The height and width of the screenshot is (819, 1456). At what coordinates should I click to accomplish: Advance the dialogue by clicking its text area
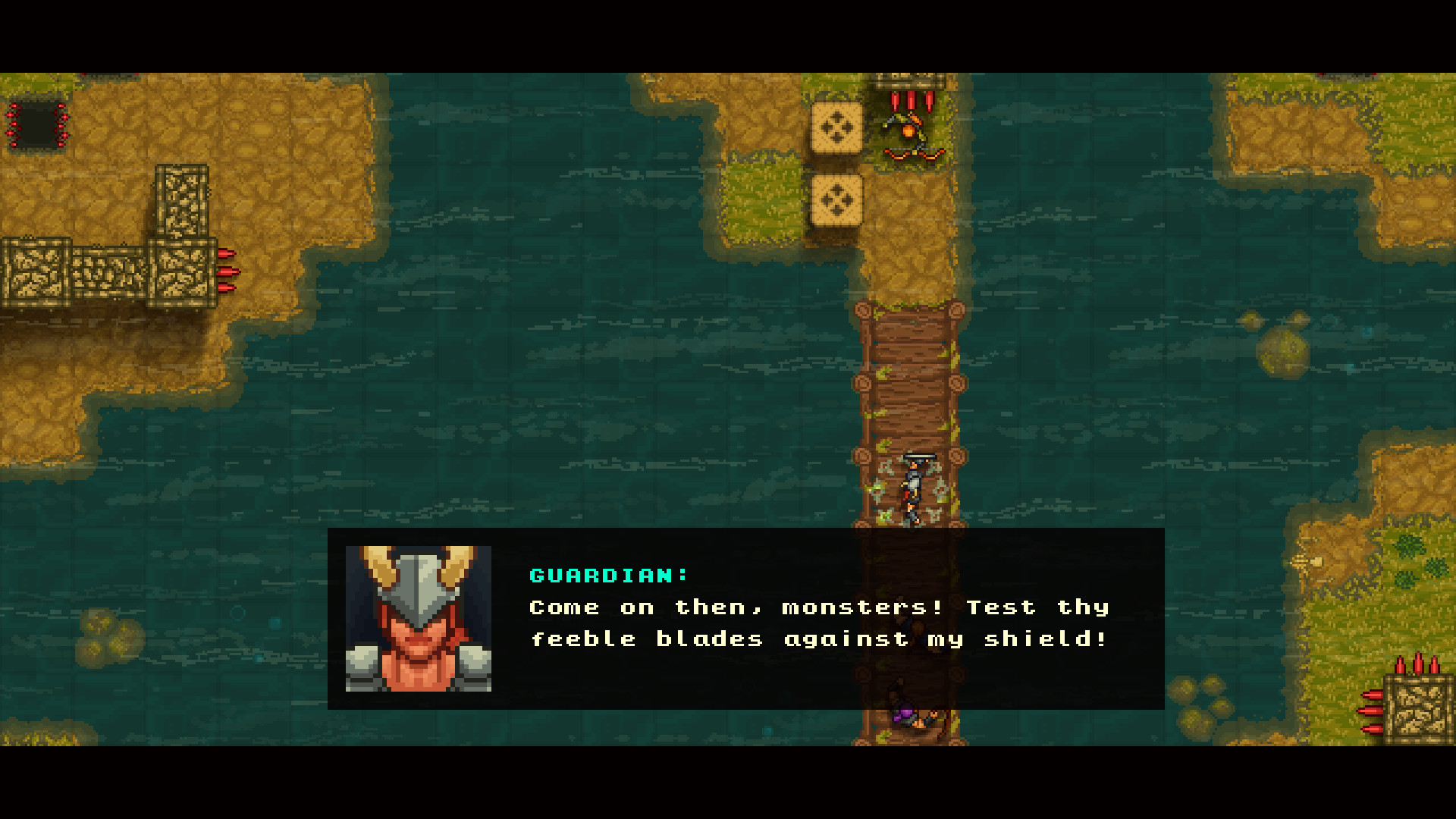[x=819, y=623]
